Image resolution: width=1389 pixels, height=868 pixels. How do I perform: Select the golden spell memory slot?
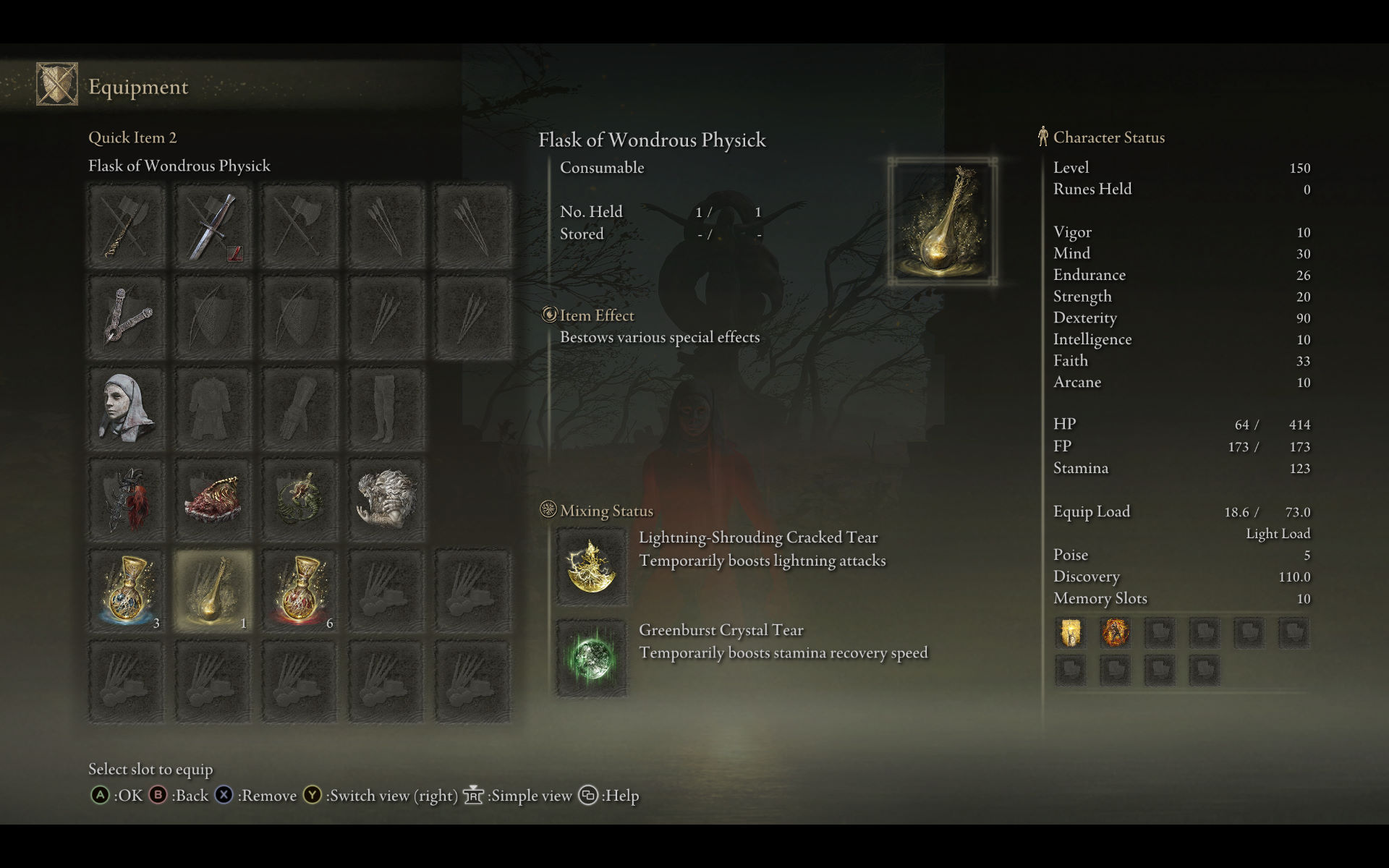tap(1070, 633)
